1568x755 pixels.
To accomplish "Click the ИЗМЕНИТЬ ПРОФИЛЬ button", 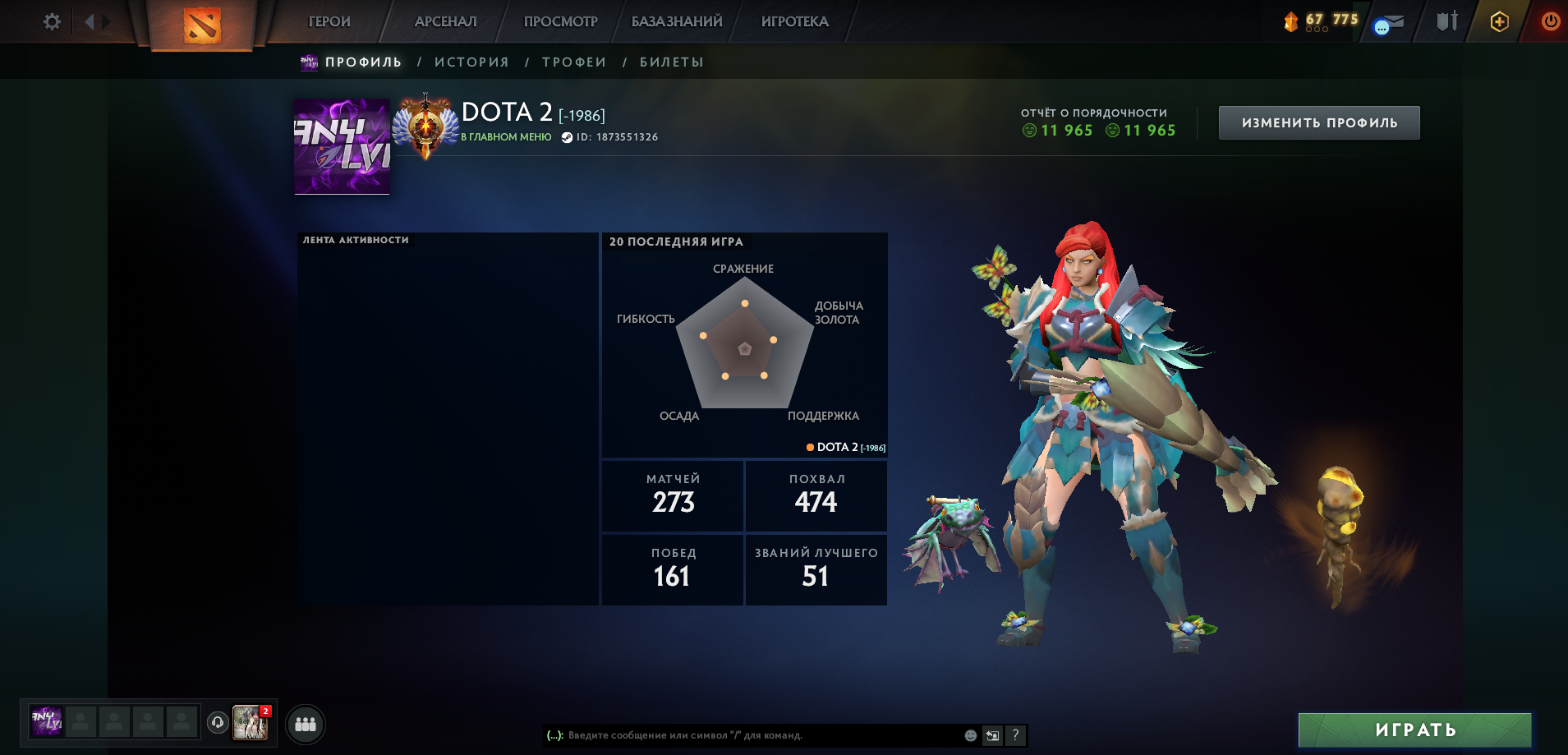I will [1317, 122].
